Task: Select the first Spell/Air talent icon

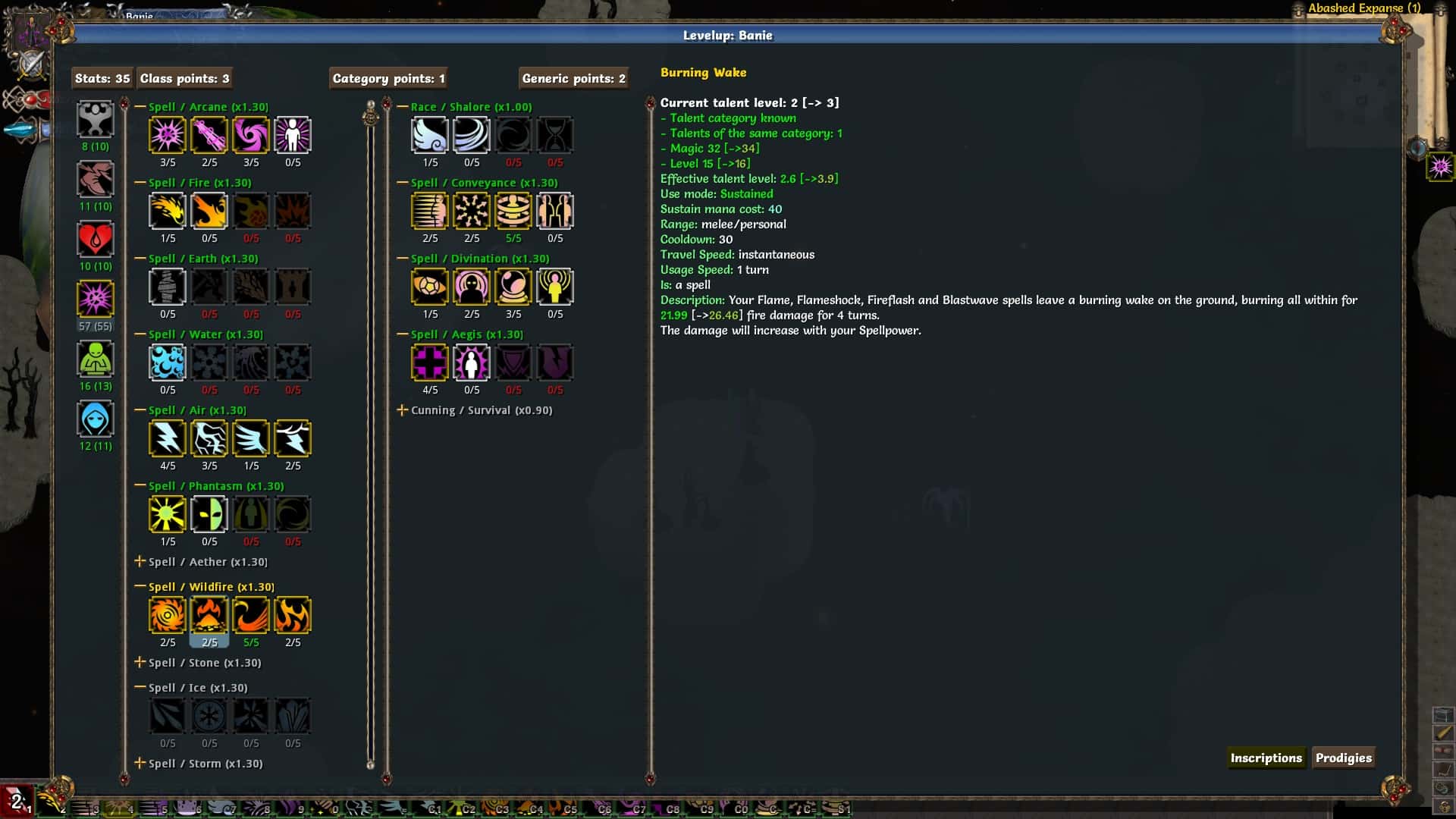Action: pos(168,438)
